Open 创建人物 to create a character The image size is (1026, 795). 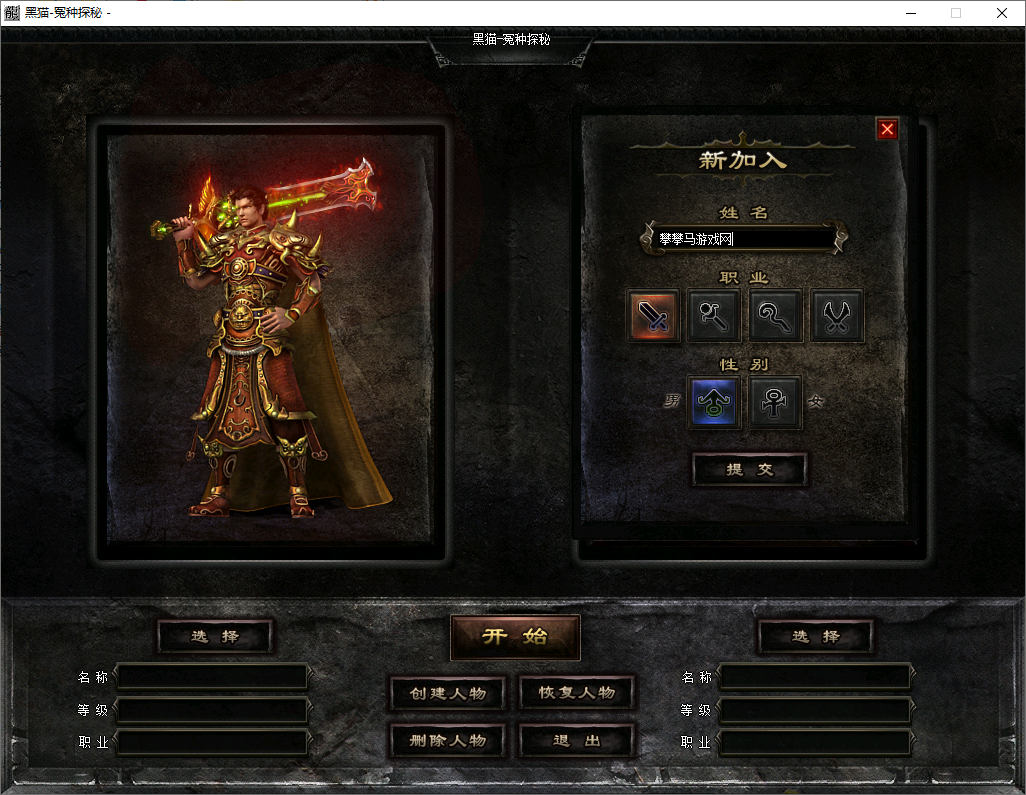[447, 693]
